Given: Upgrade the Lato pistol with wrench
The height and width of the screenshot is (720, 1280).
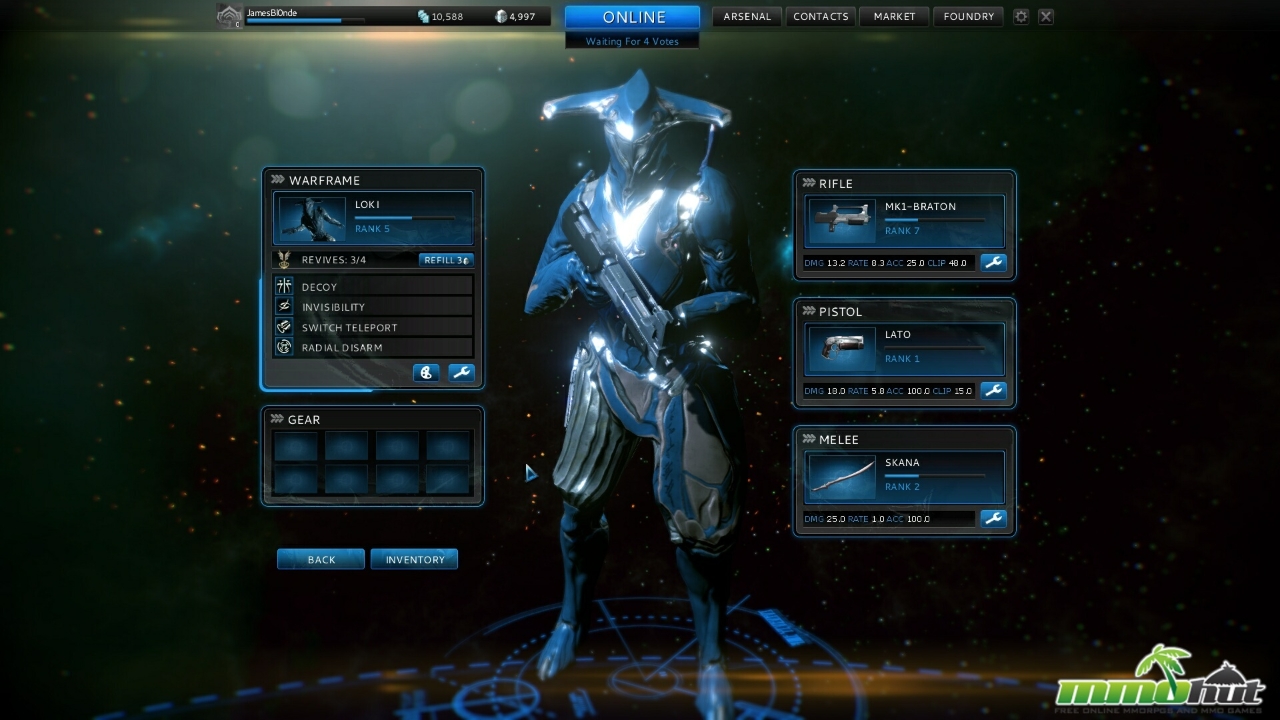Looking at the screenshot, I should click(x=993, y=390).
